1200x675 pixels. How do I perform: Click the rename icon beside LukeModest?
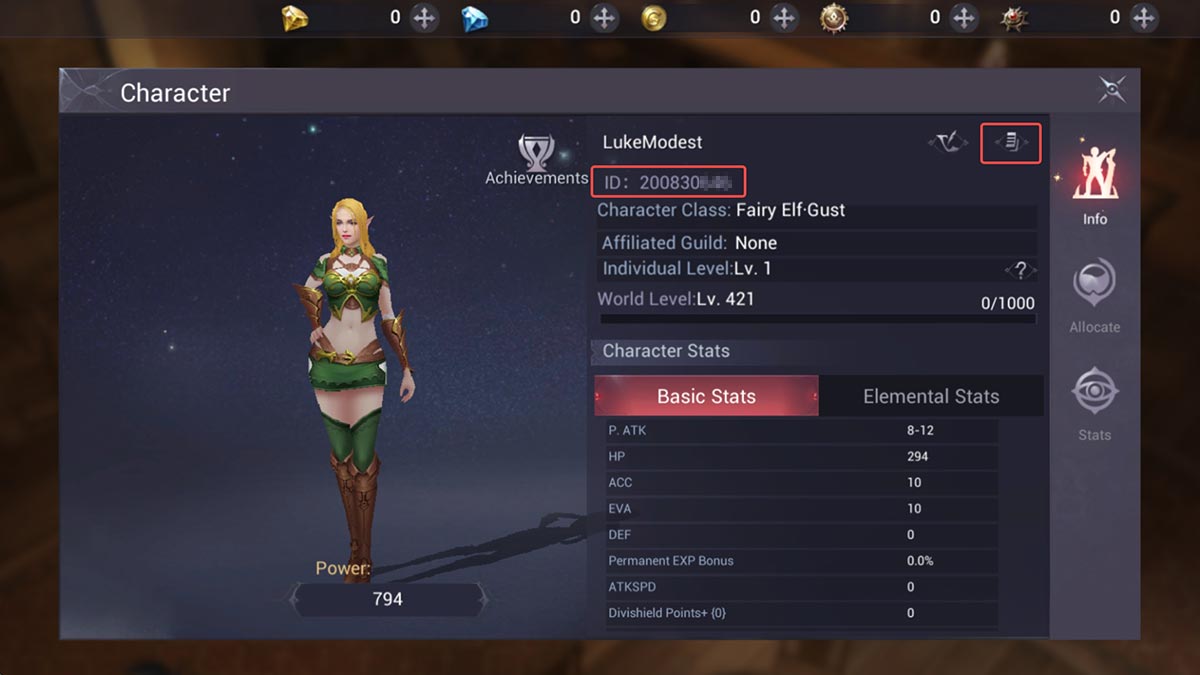click(947, 143)
